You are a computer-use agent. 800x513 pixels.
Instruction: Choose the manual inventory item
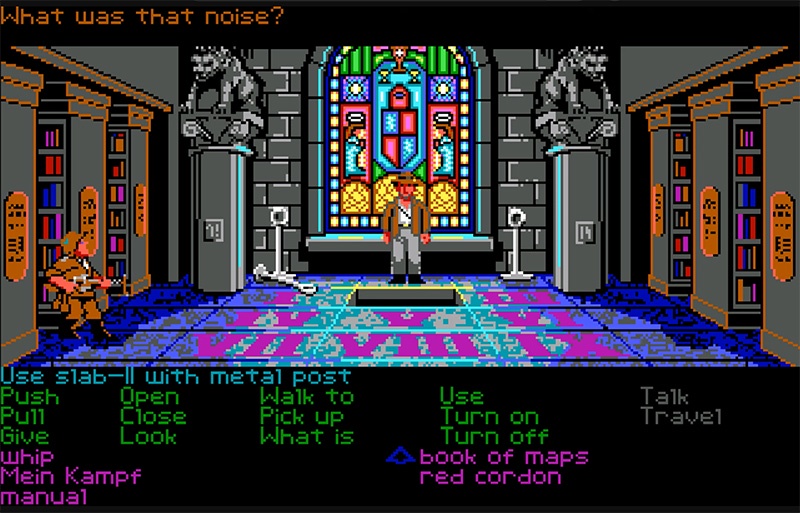coord(44,496)
